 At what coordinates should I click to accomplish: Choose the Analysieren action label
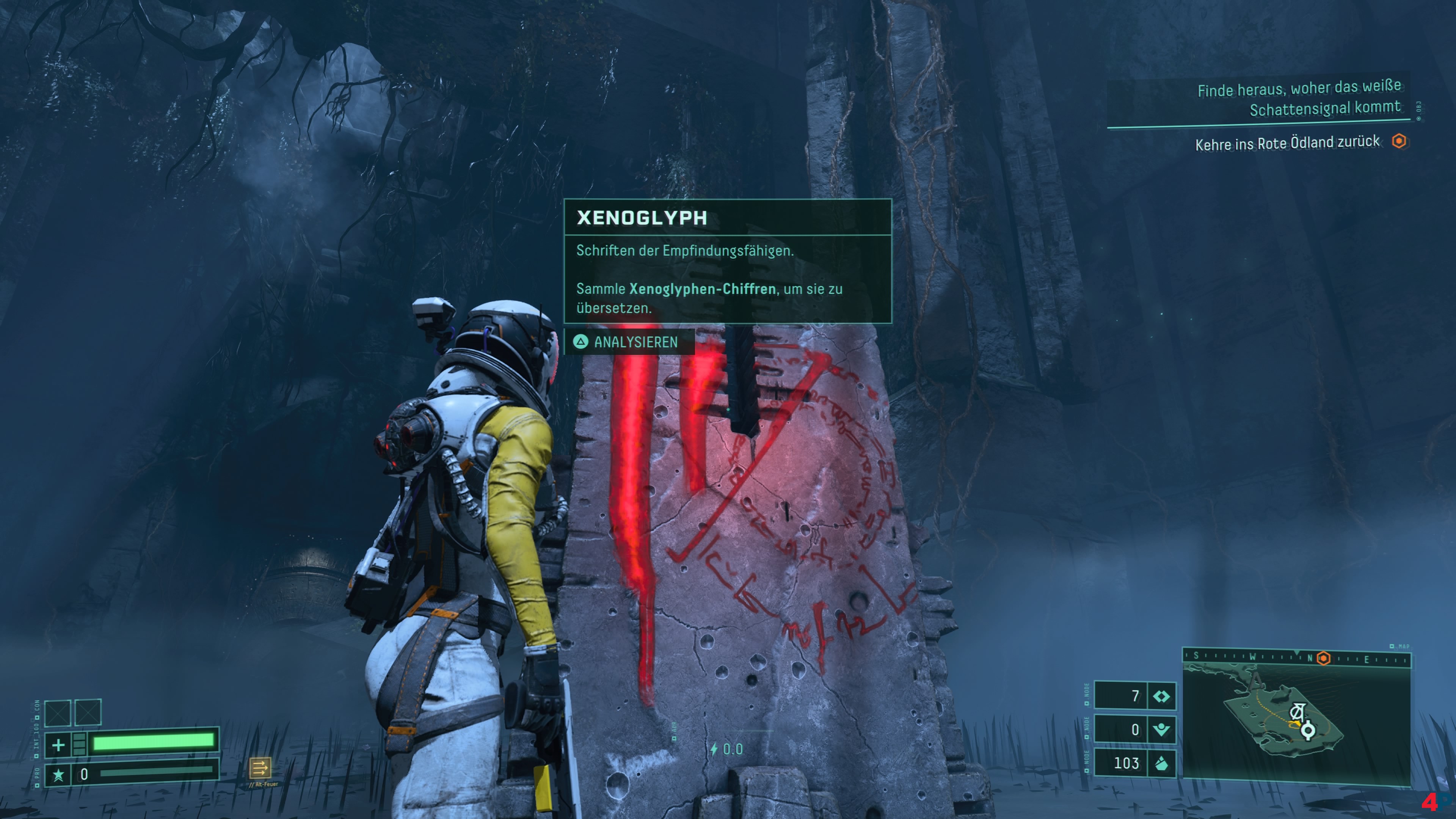[635, 342]
